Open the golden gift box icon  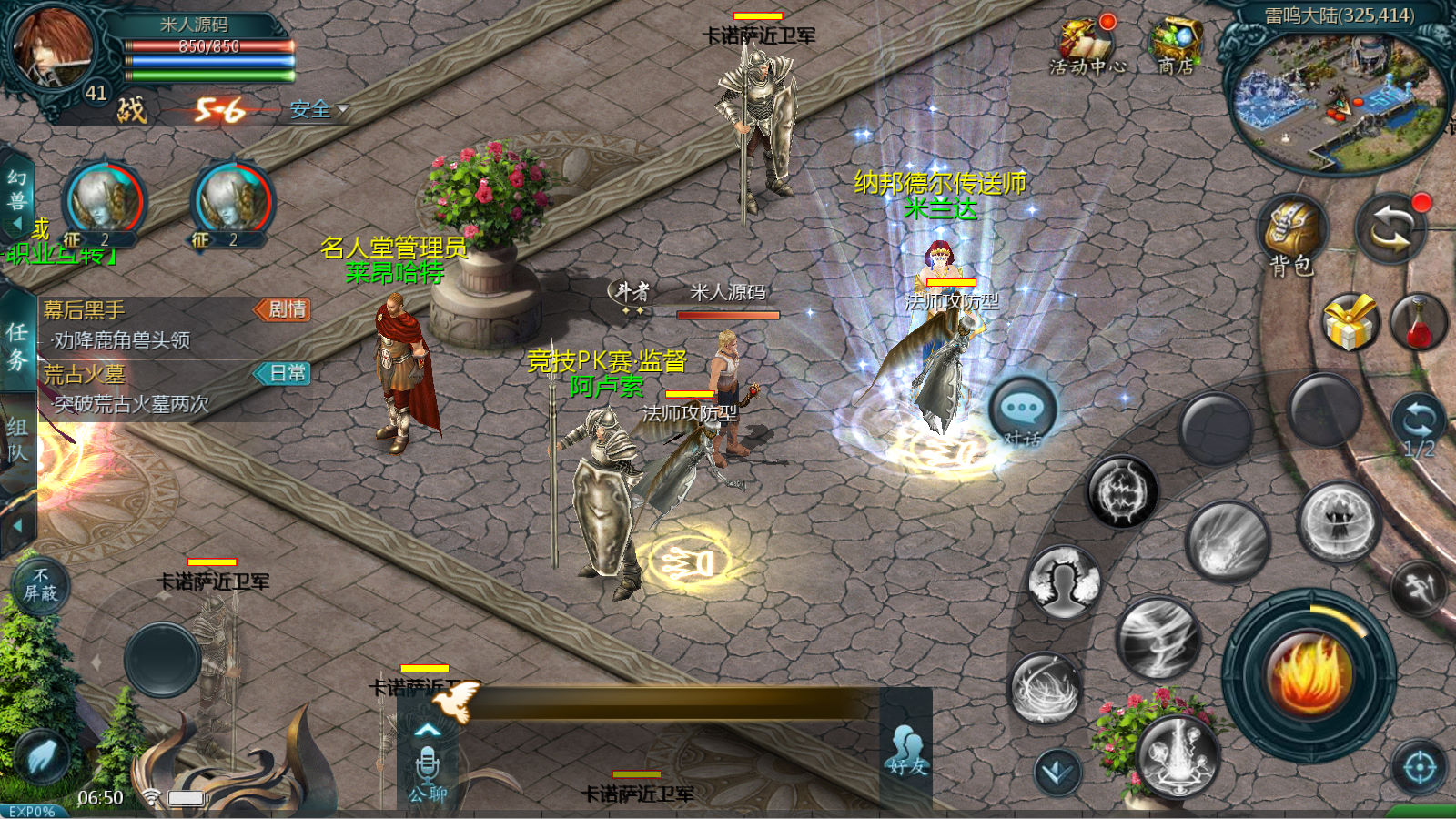(1349, 322)
